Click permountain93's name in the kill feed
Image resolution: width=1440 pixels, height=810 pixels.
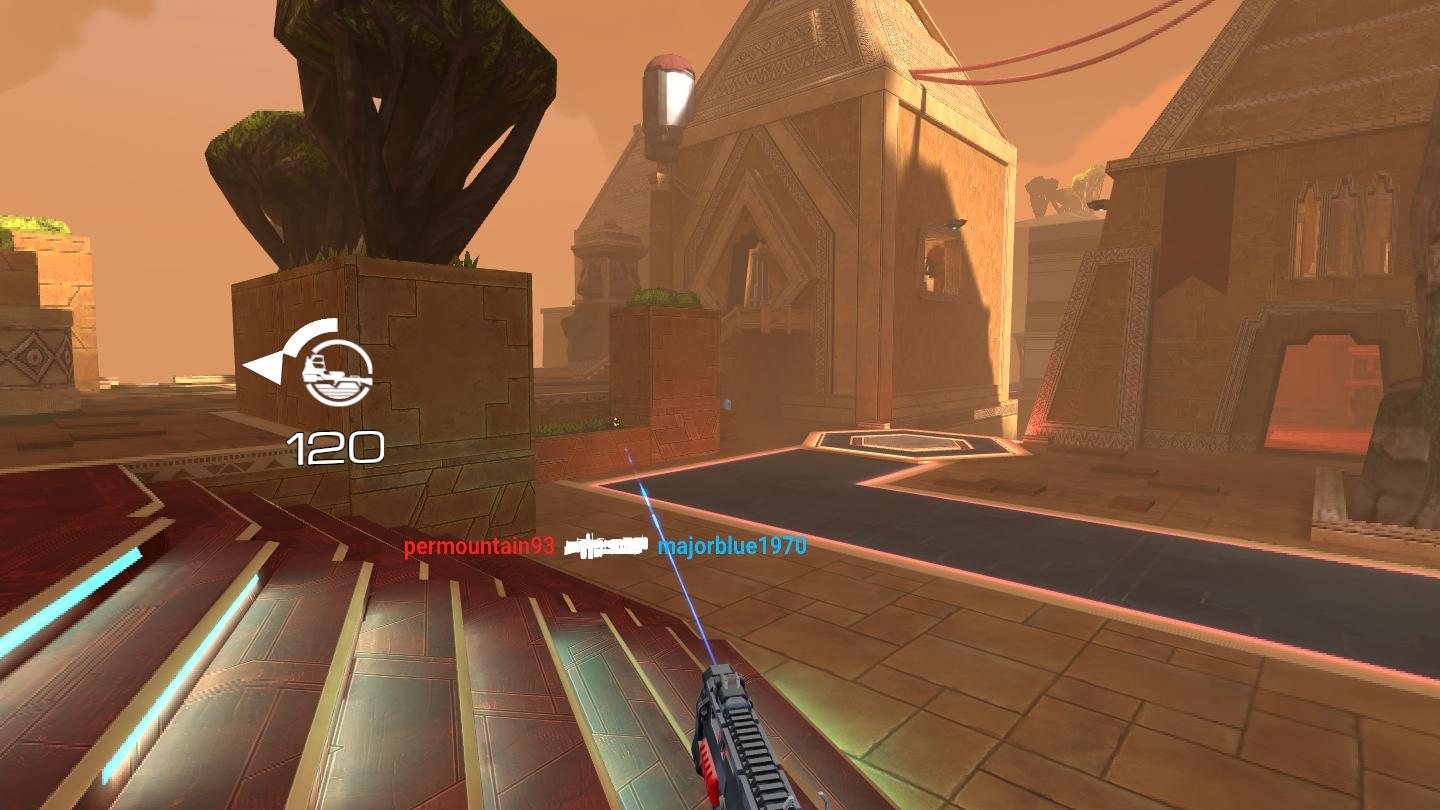[x=479, y=547]
